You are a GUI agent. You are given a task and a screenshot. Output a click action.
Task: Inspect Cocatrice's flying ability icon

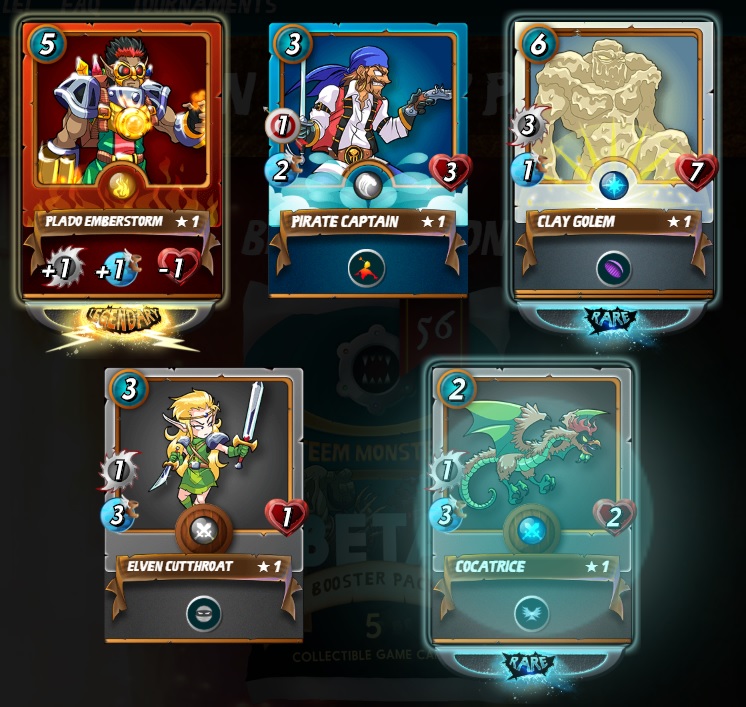point(530,613)
